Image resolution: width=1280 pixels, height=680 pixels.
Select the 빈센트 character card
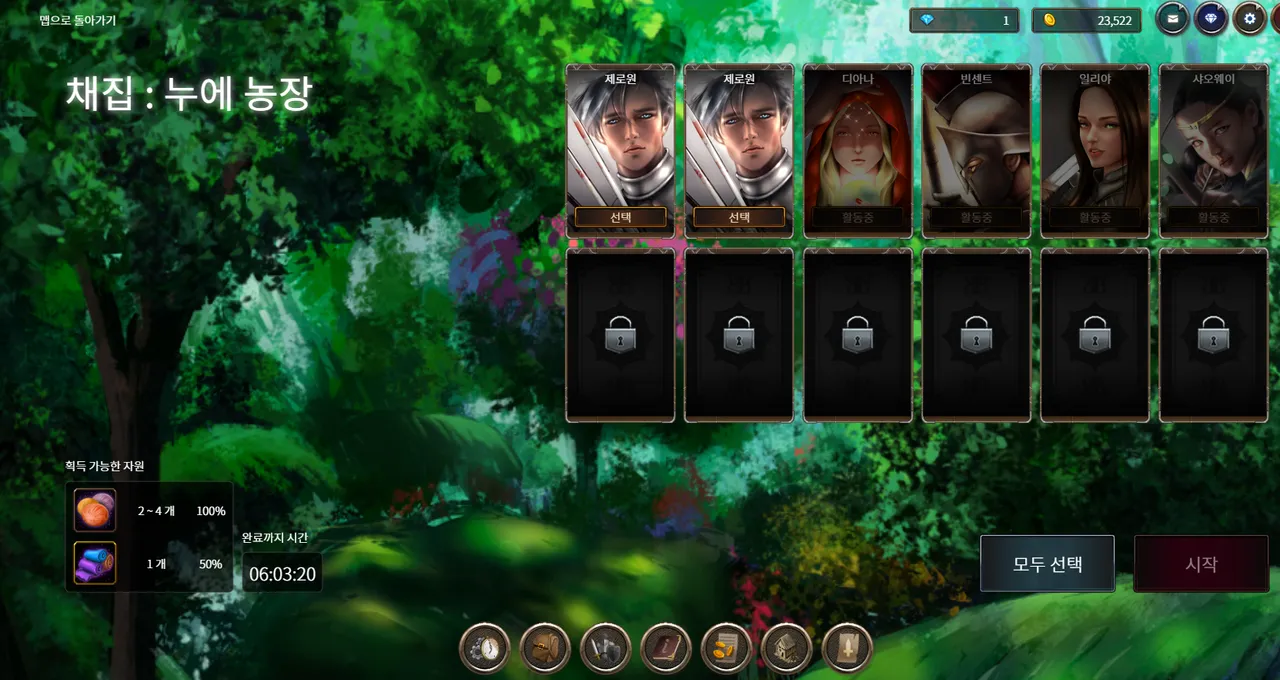[x=976, y=150]
